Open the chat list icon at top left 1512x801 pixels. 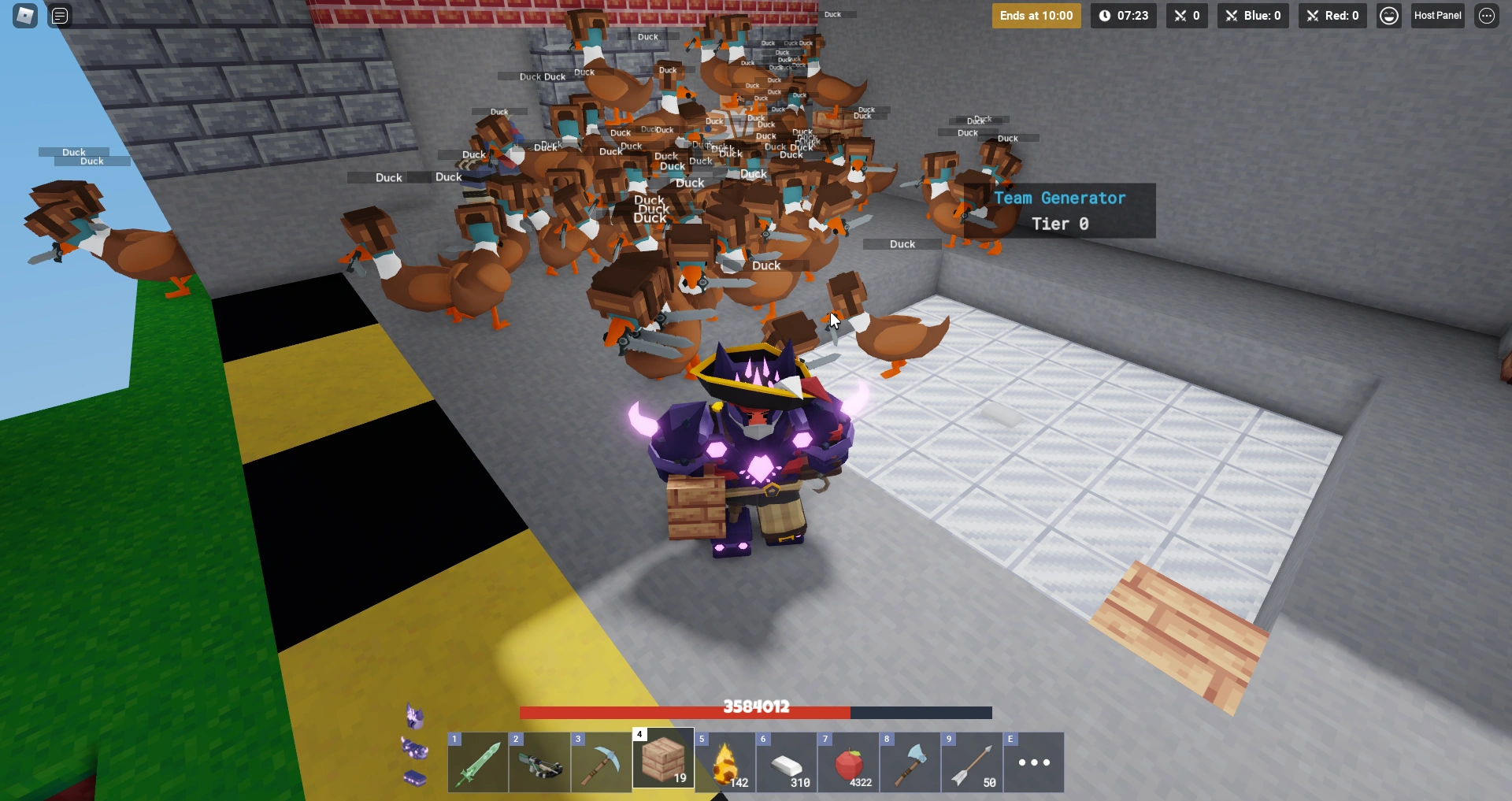(x=59, y=15)
